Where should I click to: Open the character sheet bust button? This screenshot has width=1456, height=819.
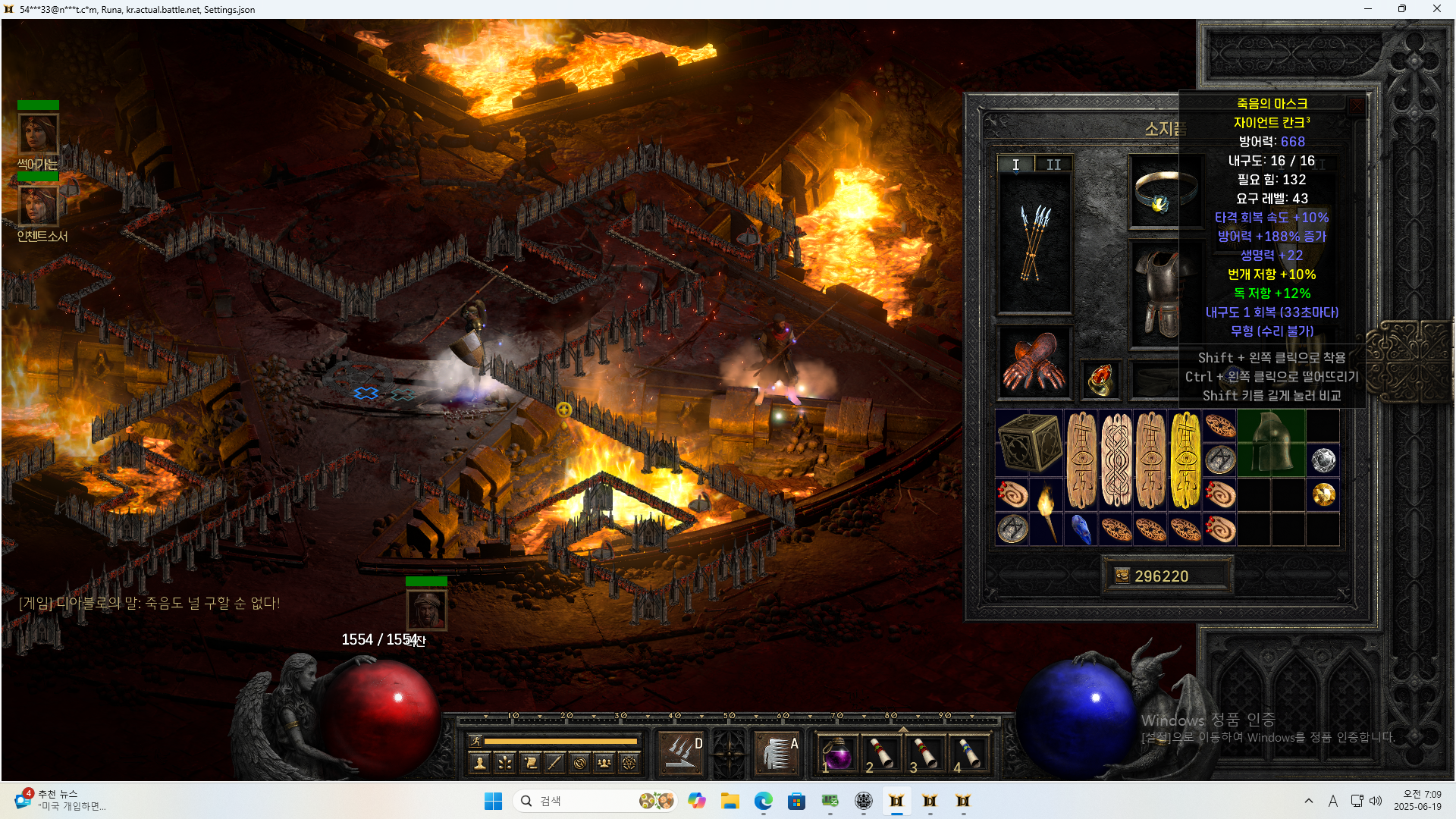click(479, 763)
